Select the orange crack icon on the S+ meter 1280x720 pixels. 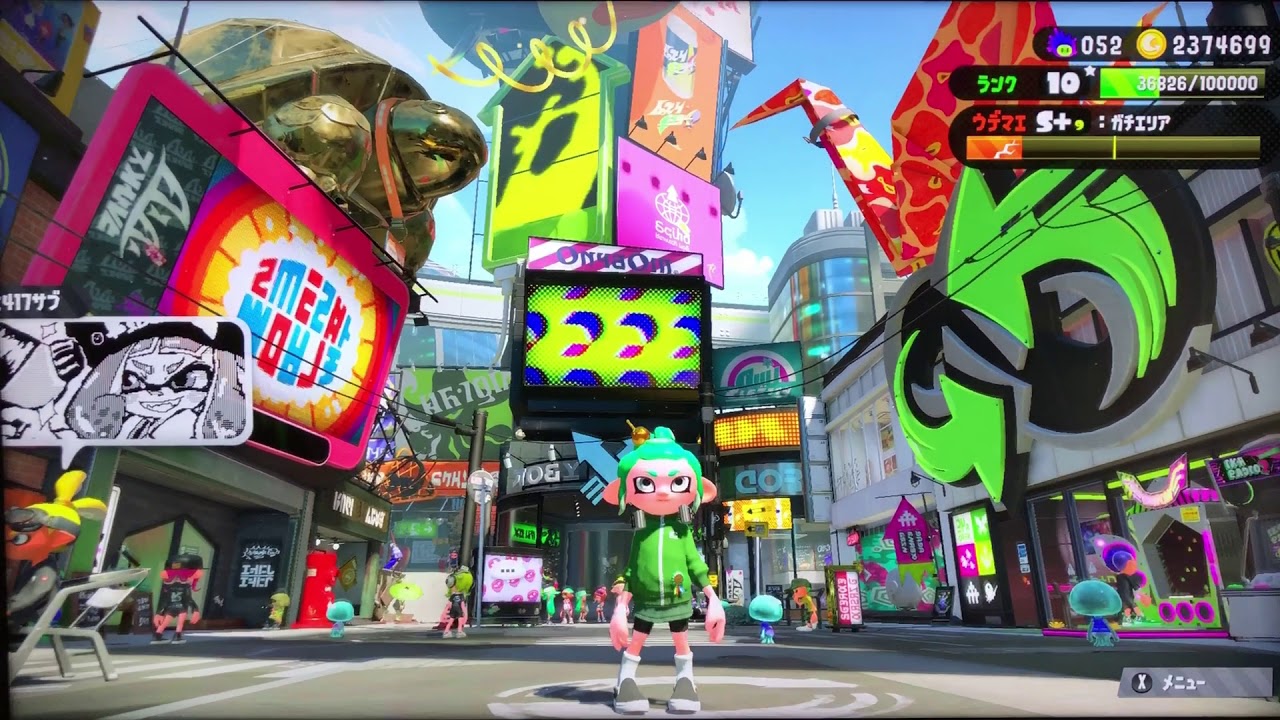pos(1001,148)
